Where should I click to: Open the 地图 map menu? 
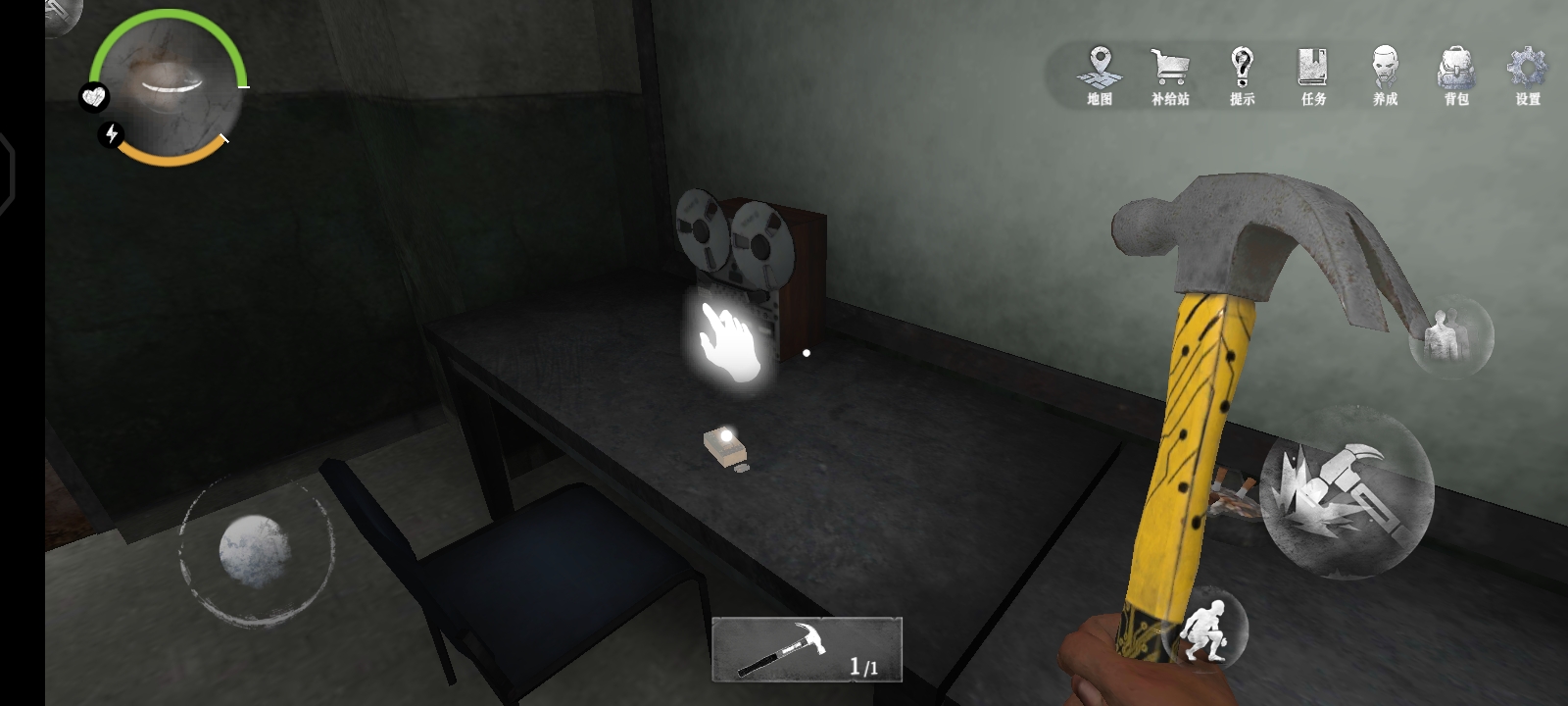tap(1100, 76)
